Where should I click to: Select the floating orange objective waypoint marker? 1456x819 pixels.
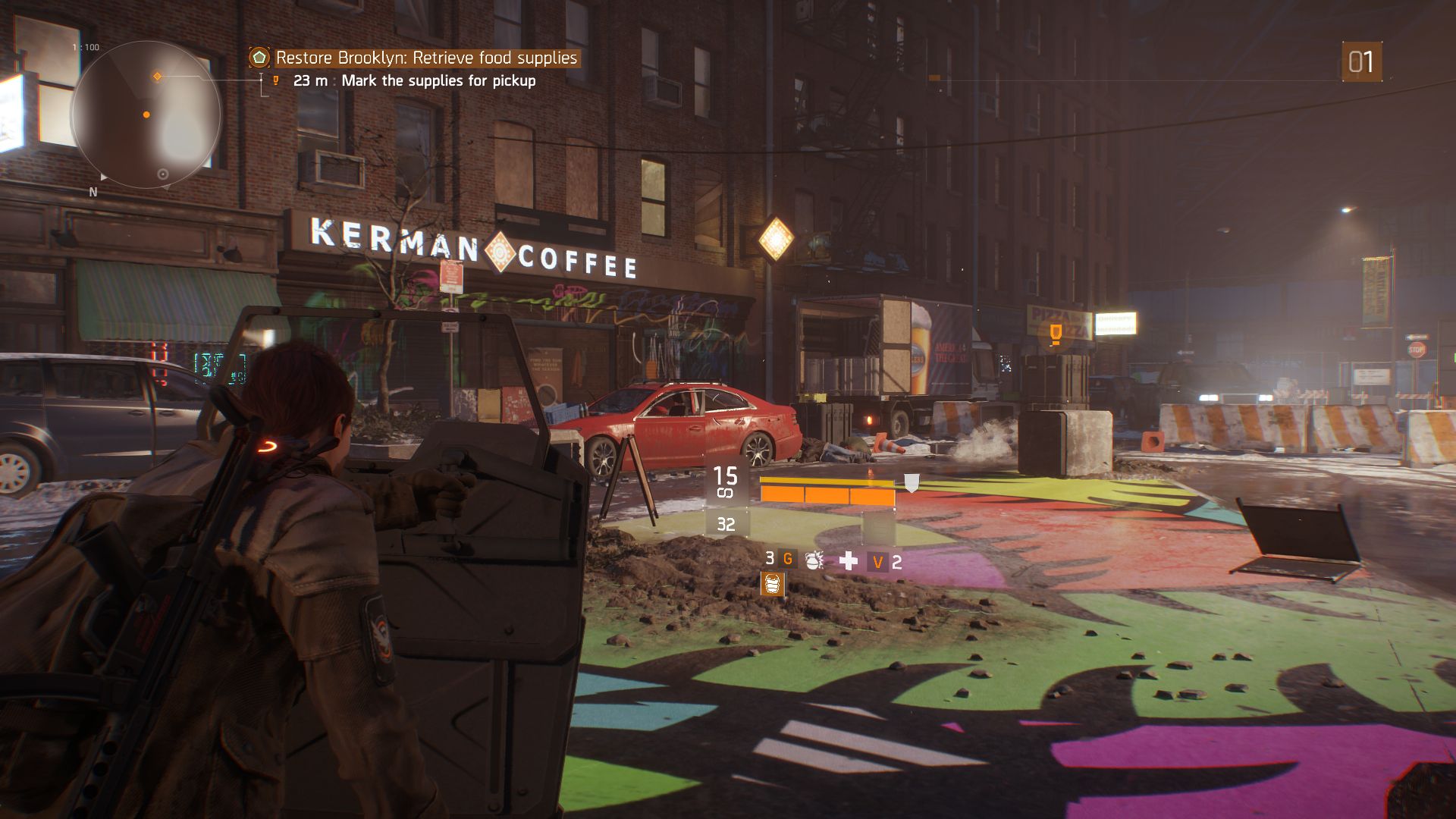(x=1055, y=333)
